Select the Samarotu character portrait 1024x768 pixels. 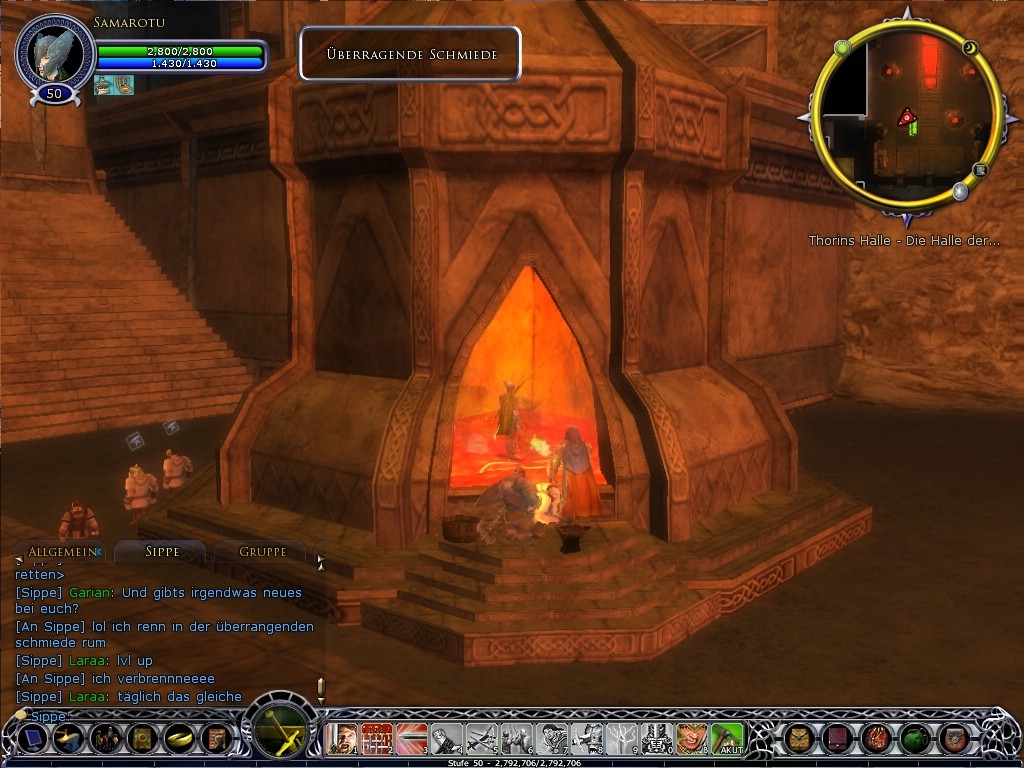(x=55, y=53)
